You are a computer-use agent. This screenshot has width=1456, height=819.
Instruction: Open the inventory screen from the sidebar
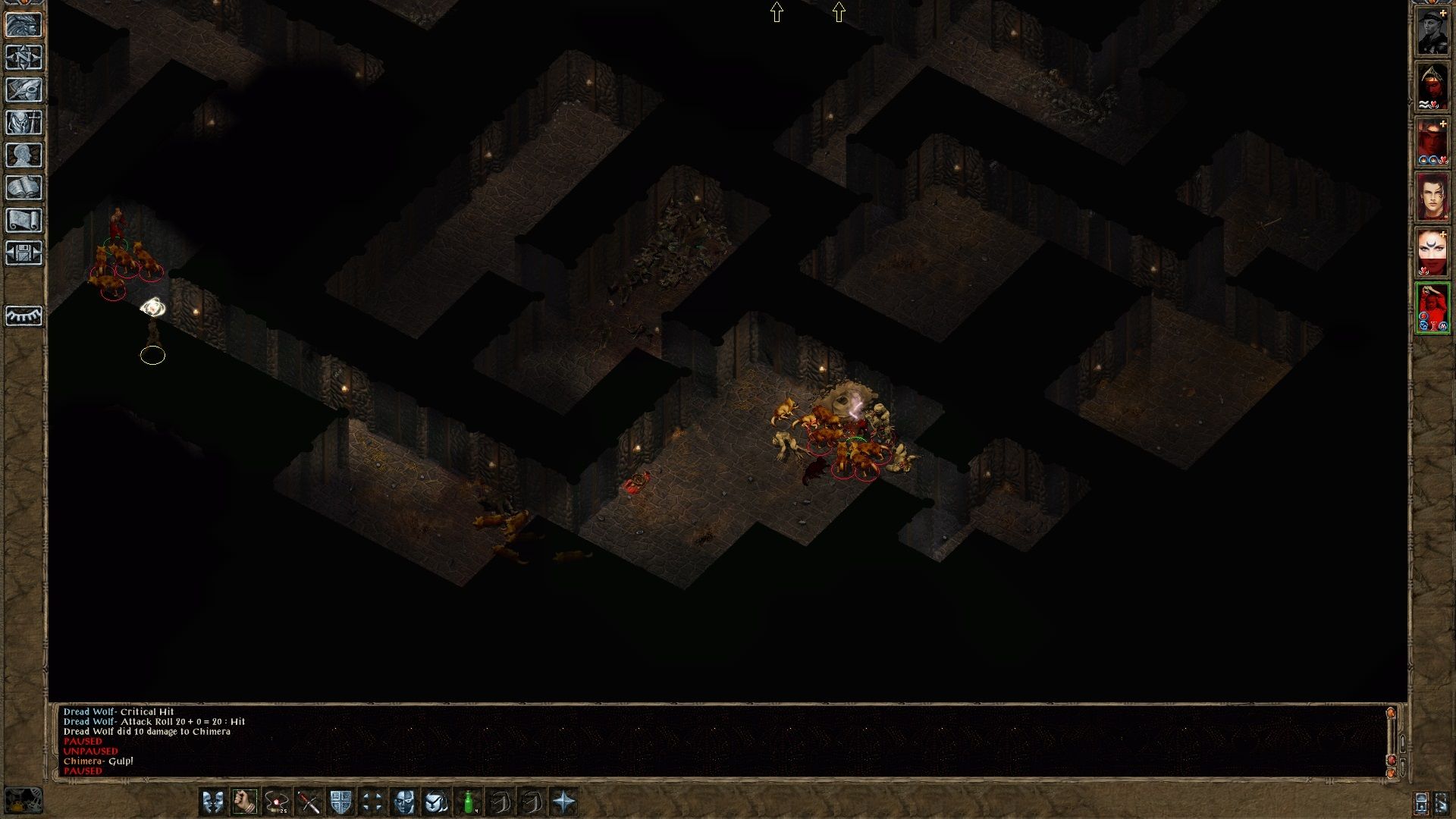(x=25, y=124)
